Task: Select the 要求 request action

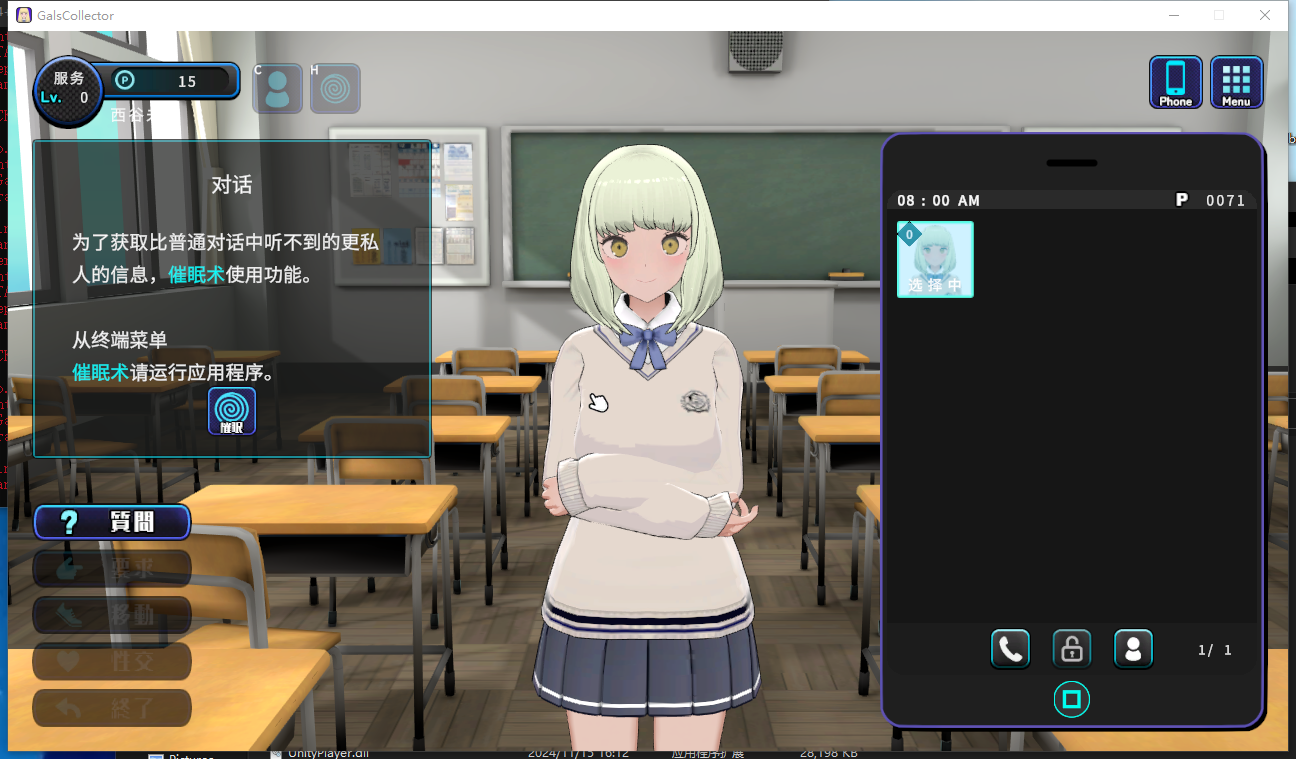Action: pyautogui.click(x=112, y=569)
